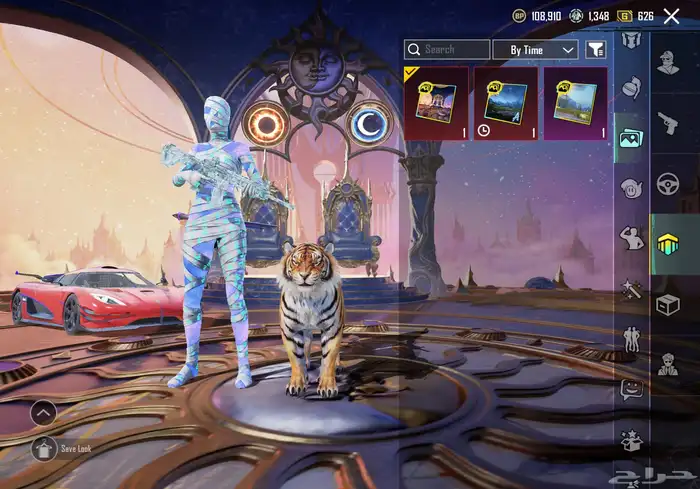Choose the time-limited lobby theme with clock icon
This screenshot has width=700, height=489.
click(505, 103)
